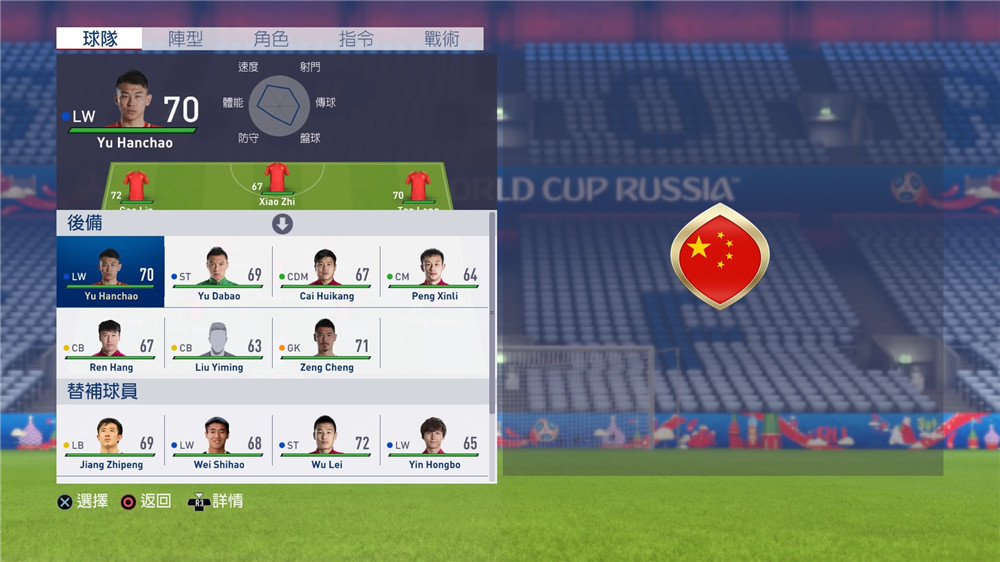Select substitute Jiang Zhipeng
The width and height of the screenshot is (1000, 562).
coord(111,441)
